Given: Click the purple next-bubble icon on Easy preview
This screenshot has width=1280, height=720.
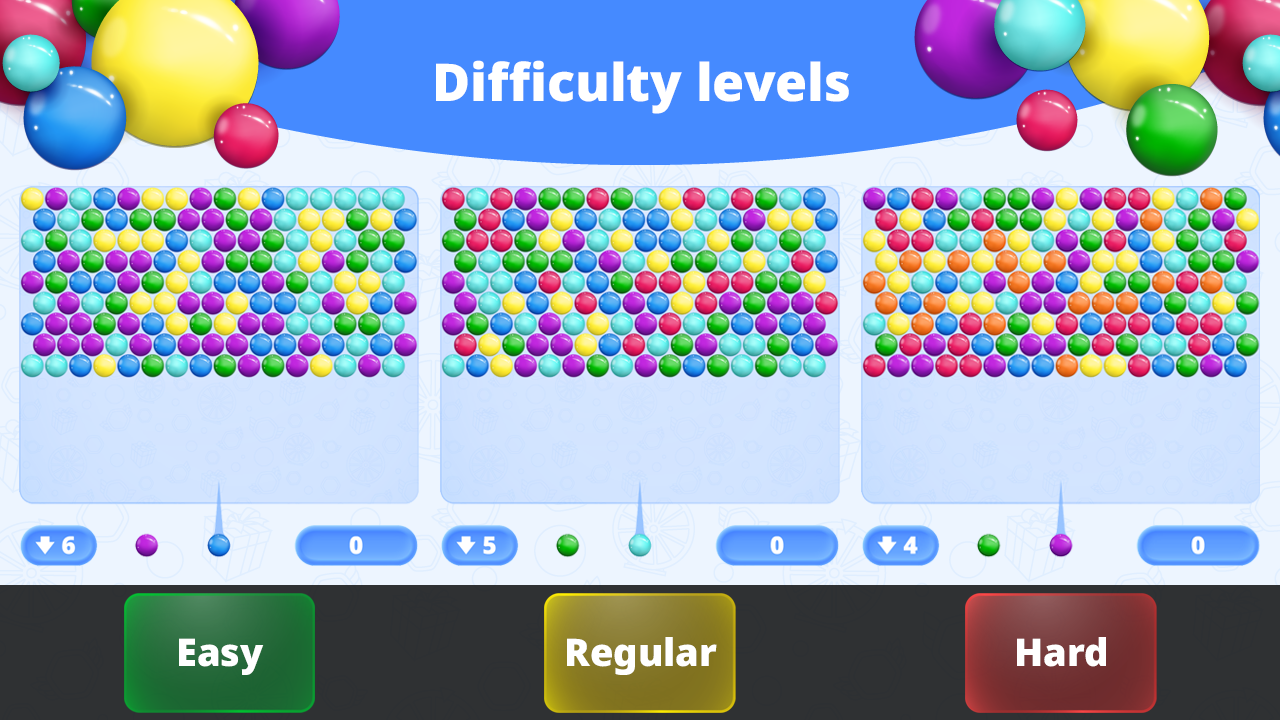Looking at the screenshot, I should [x=148, y=545].
